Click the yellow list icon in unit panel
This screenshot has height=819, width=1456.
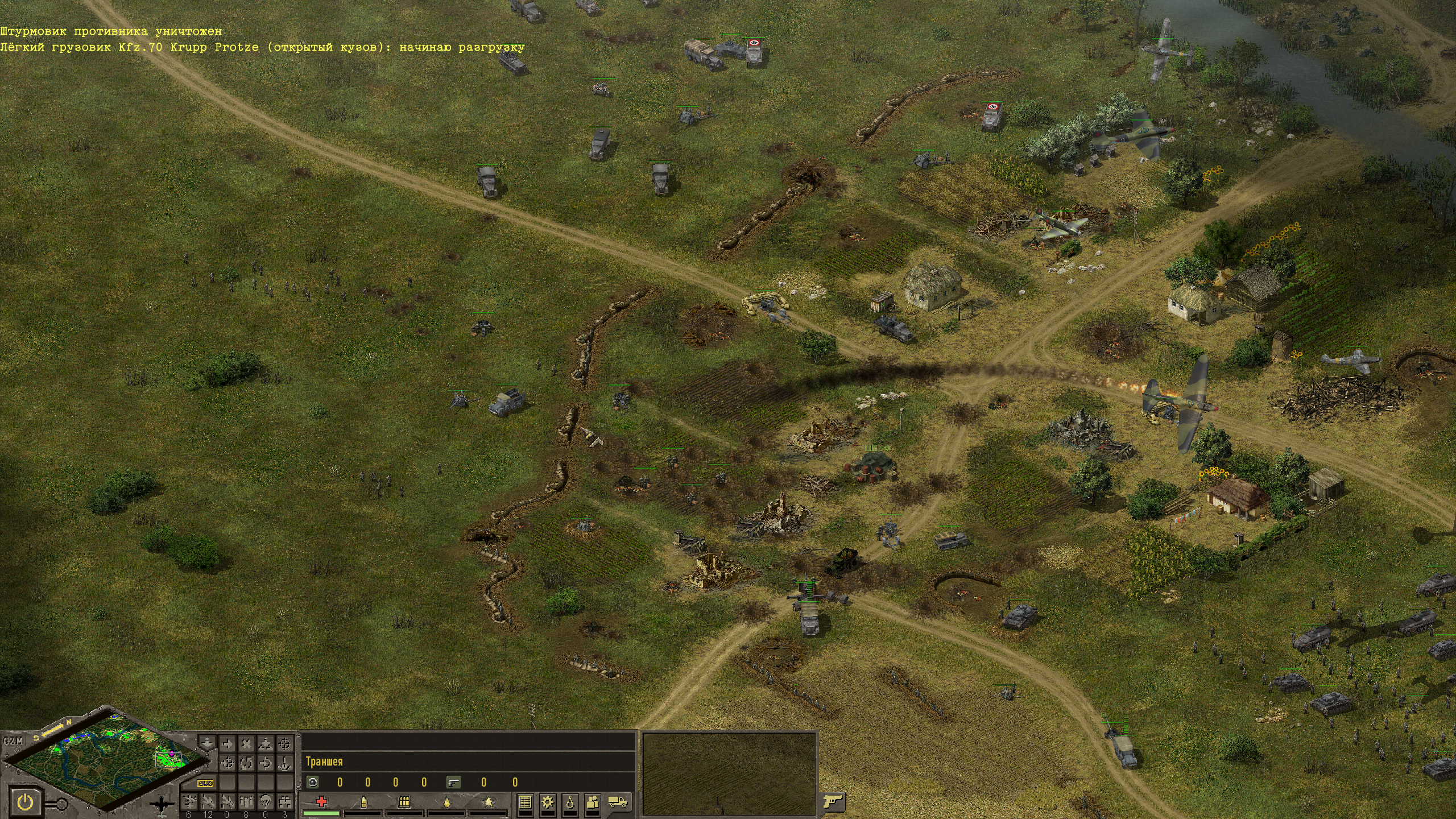[525, 802]
